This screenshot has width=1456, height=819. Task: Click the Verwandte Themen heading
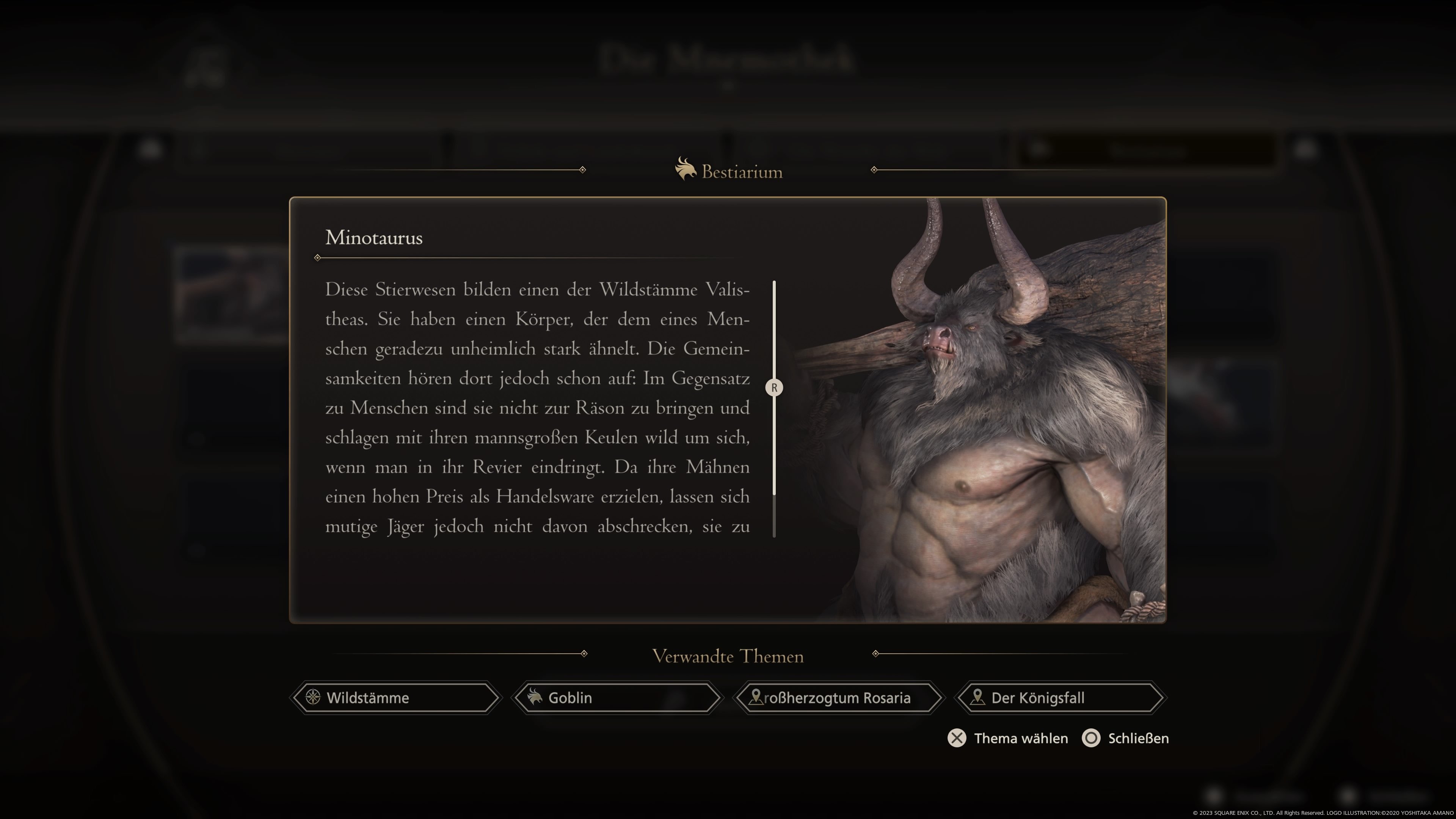pyautogui.click(x=728, y=656)
